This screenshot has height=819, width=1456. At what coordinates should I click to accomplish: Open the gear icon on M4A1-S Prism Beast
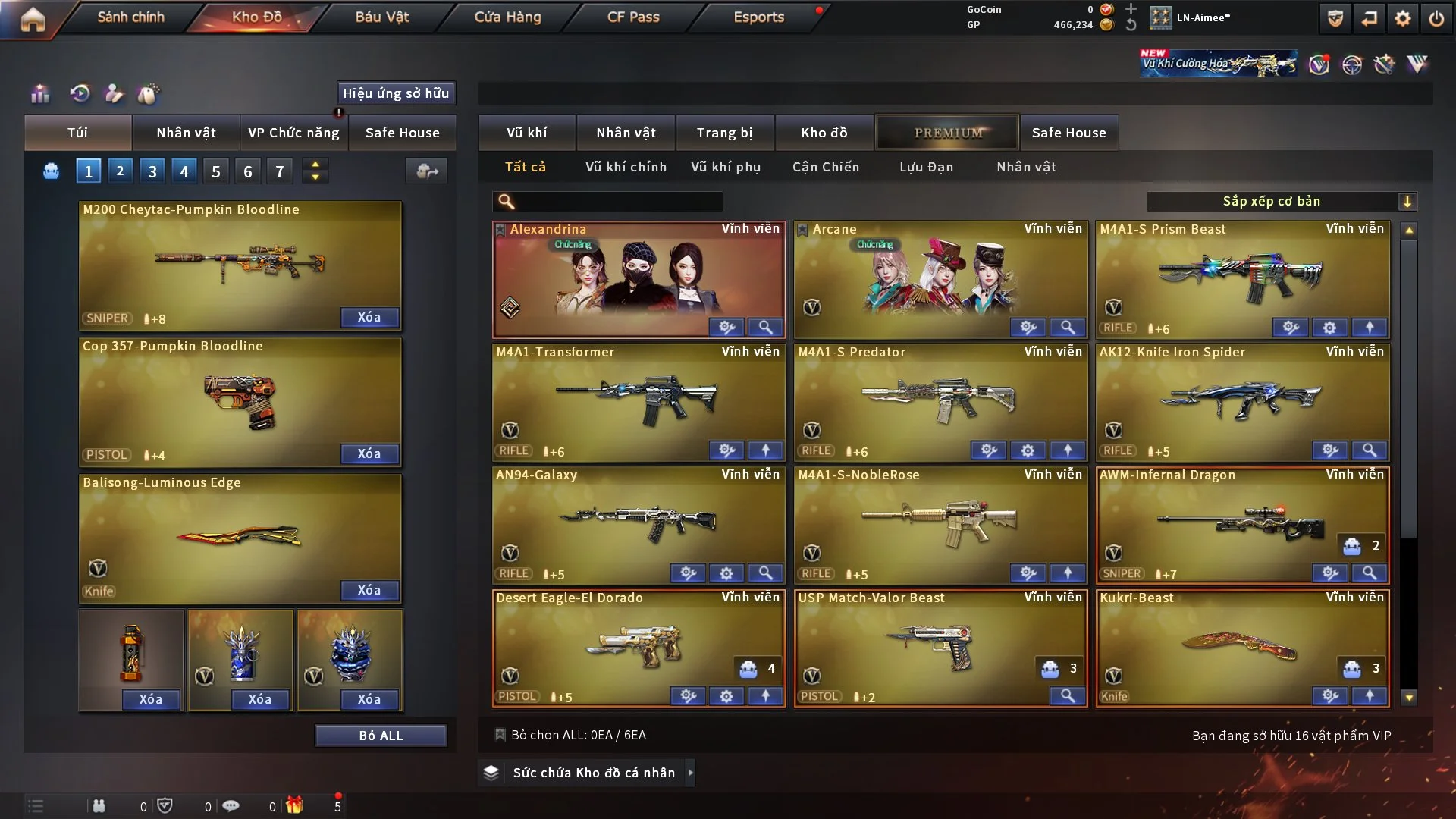click(1329, 328)
